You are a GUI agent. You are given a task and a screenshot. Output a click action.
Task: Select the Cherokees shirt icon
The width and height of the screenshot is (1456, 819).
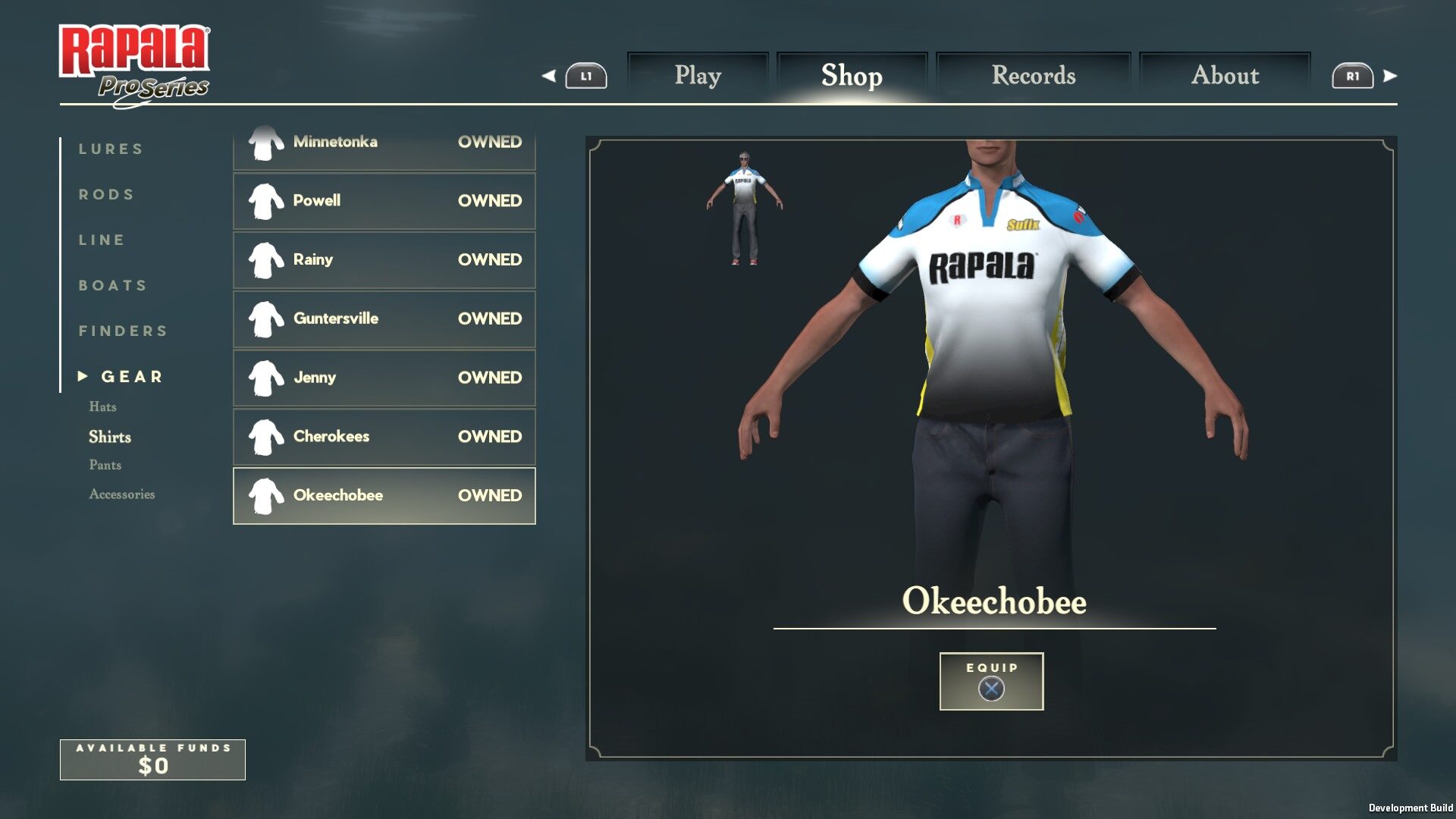click(265, 436)
